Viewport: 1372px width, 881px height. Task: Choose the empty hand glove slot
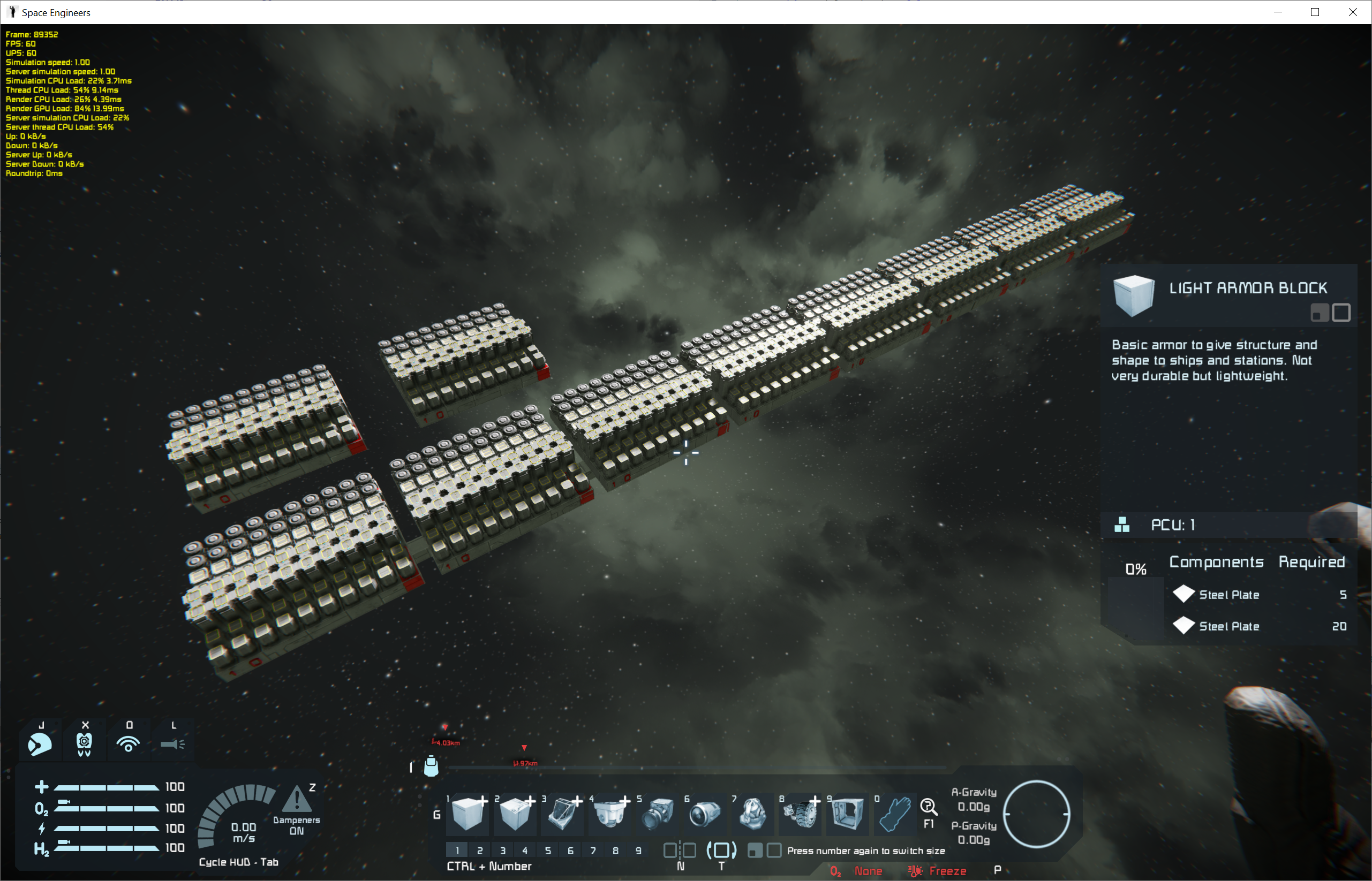[895, 813]
